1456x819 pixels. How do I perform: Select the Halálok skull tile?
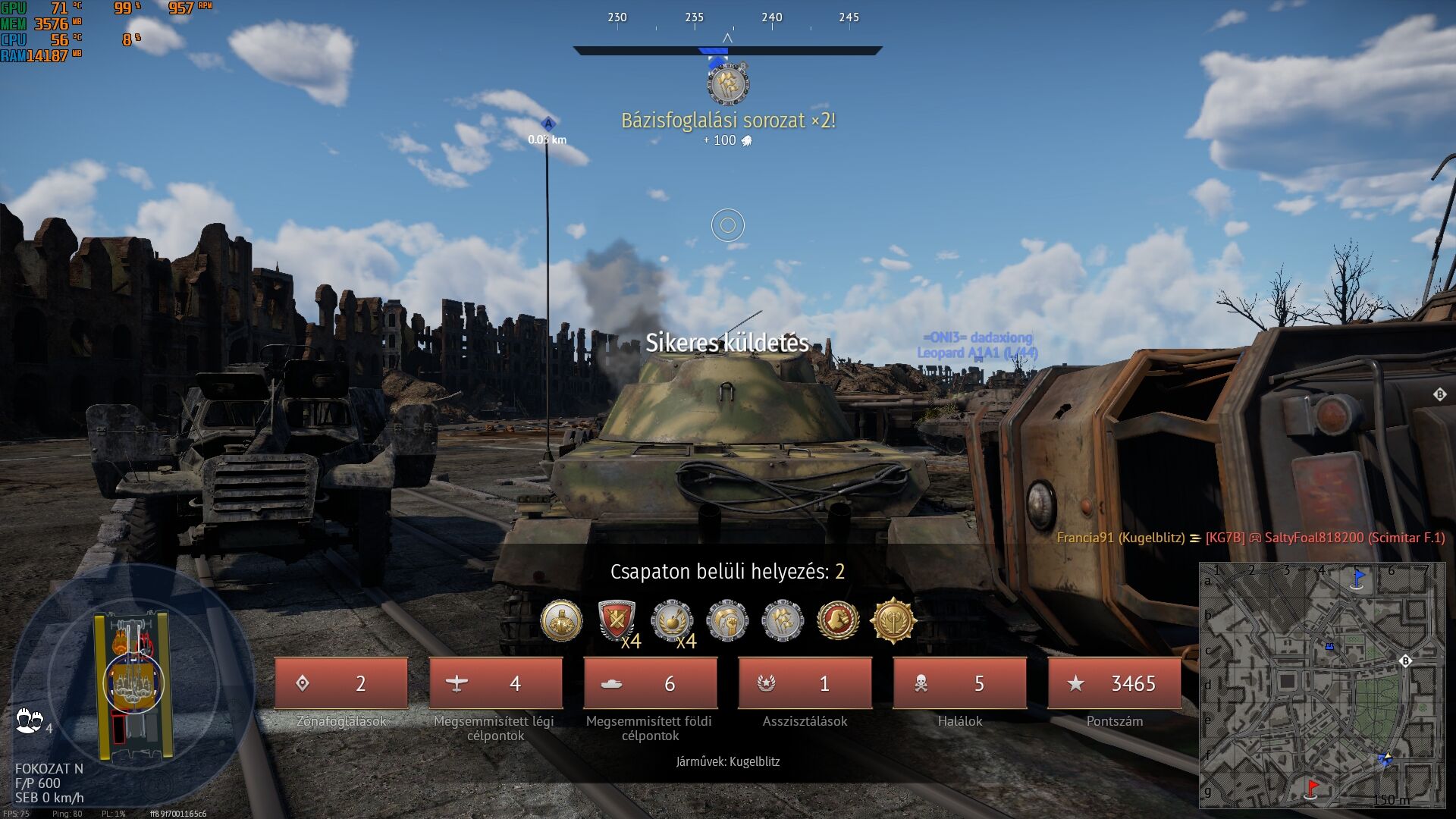959,683
